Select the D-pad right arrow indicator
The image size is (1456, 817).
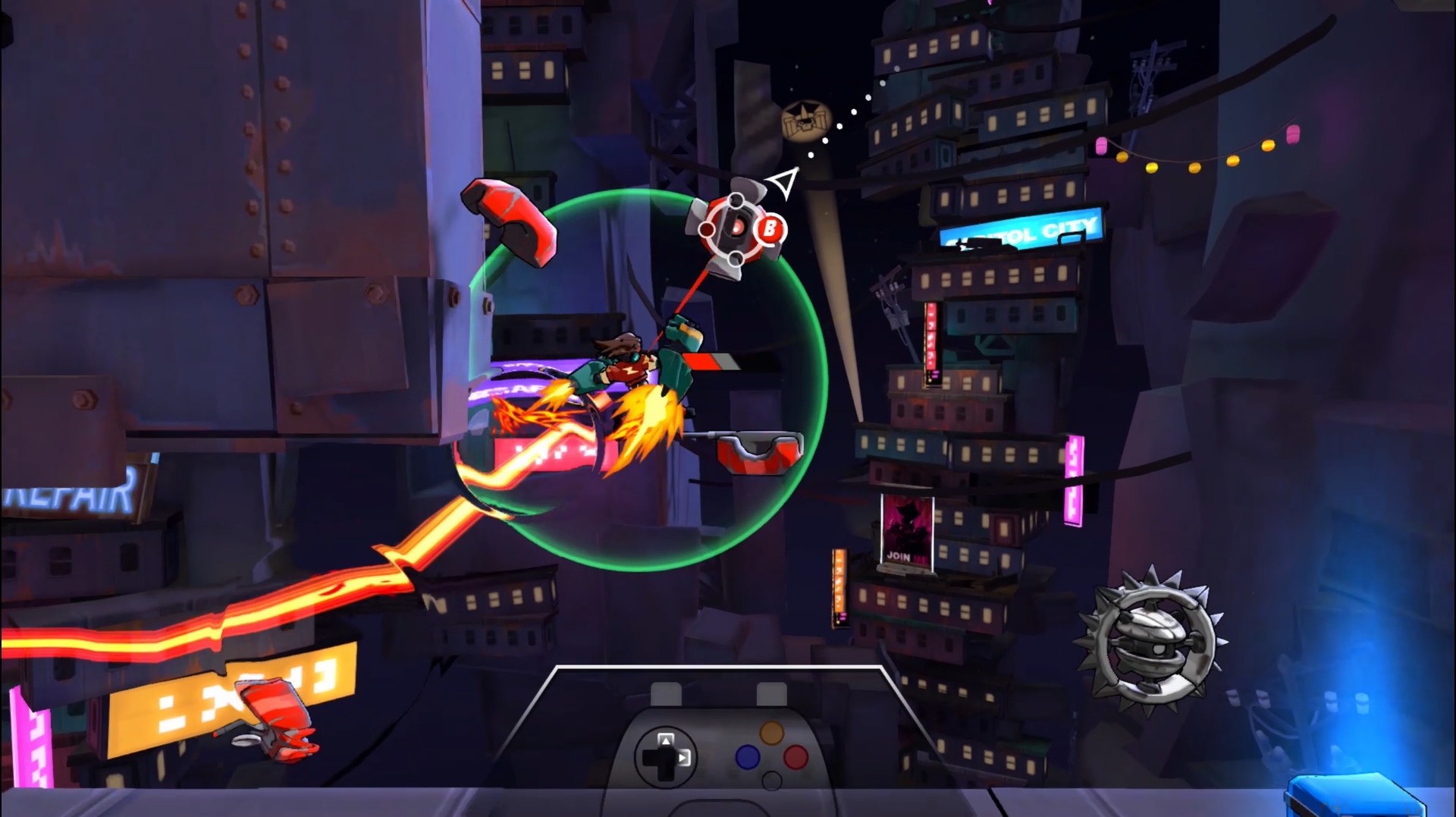point(683,759)
